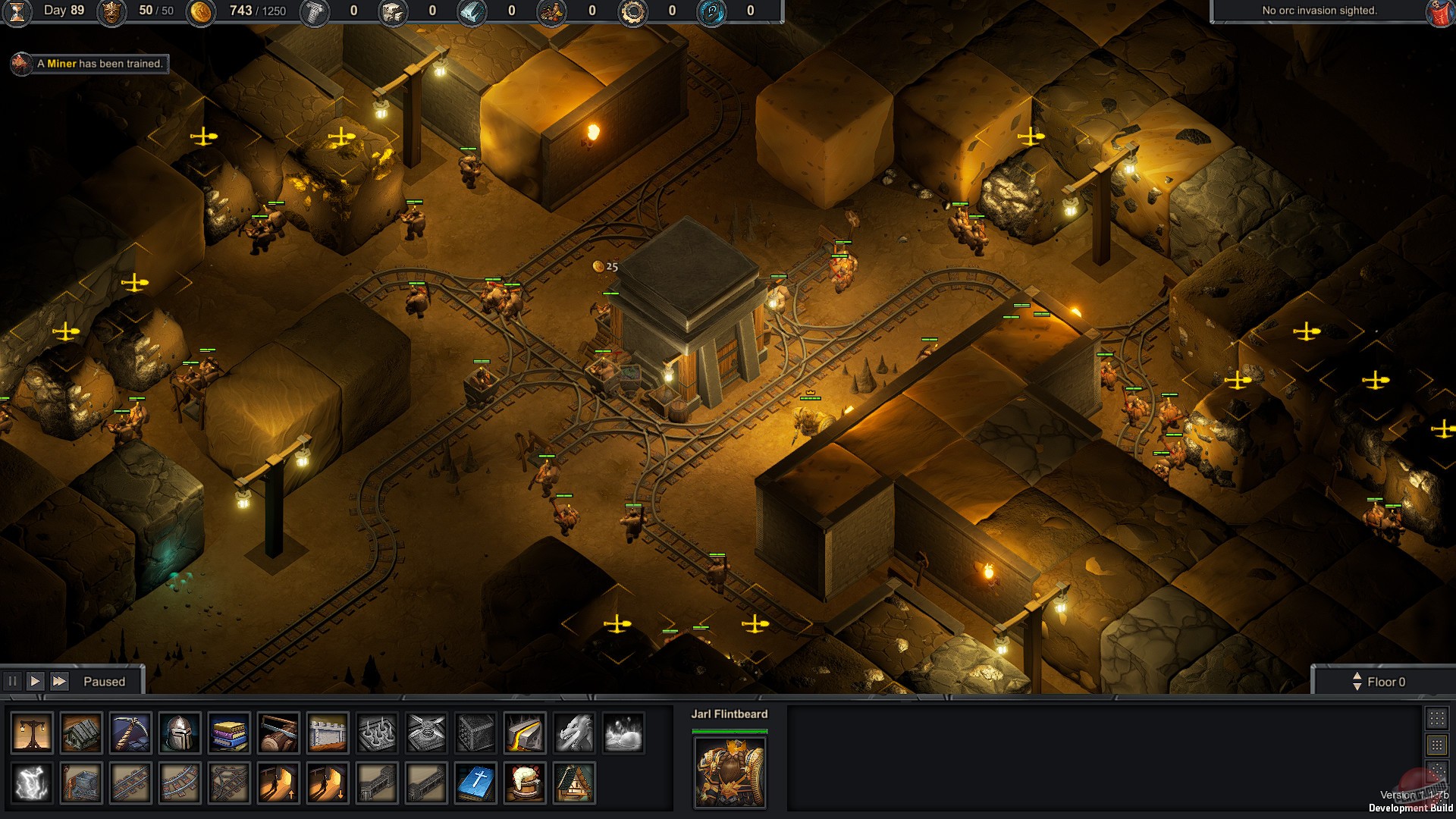
Task: Click the Floor up arrow
Action: (x=1357, y=676)
